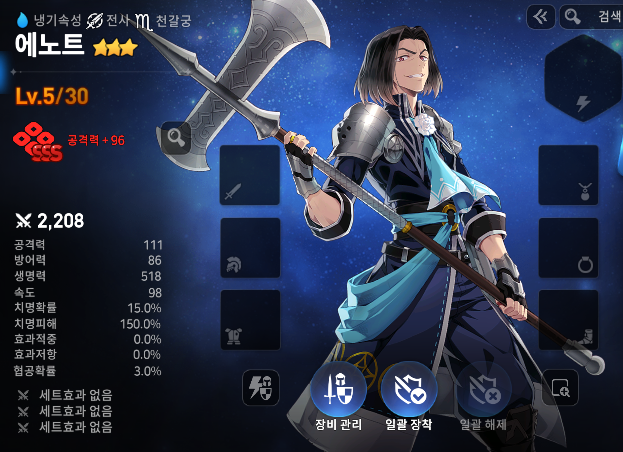Open the empty necklace slot
This screenshot has height=452, width=623.
(x=568, y=175)
